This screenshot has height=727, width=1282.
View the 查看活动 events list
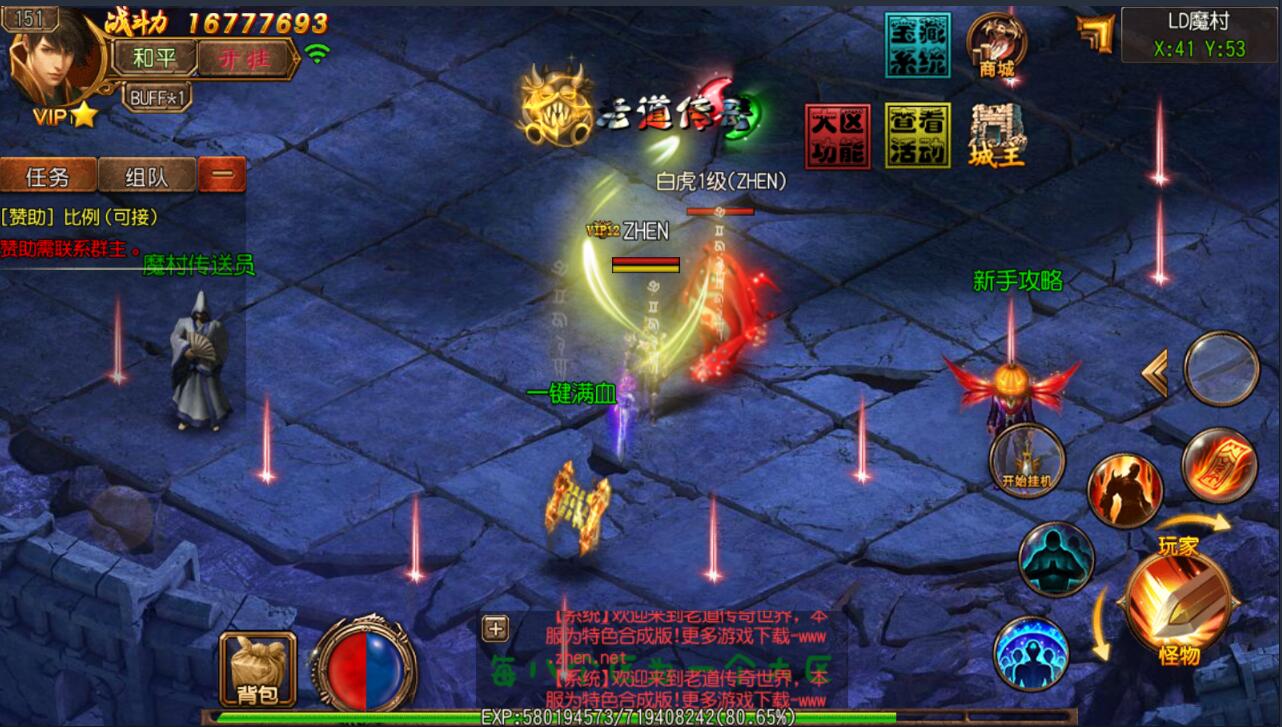pyautogui.click(x=917, y=135)
